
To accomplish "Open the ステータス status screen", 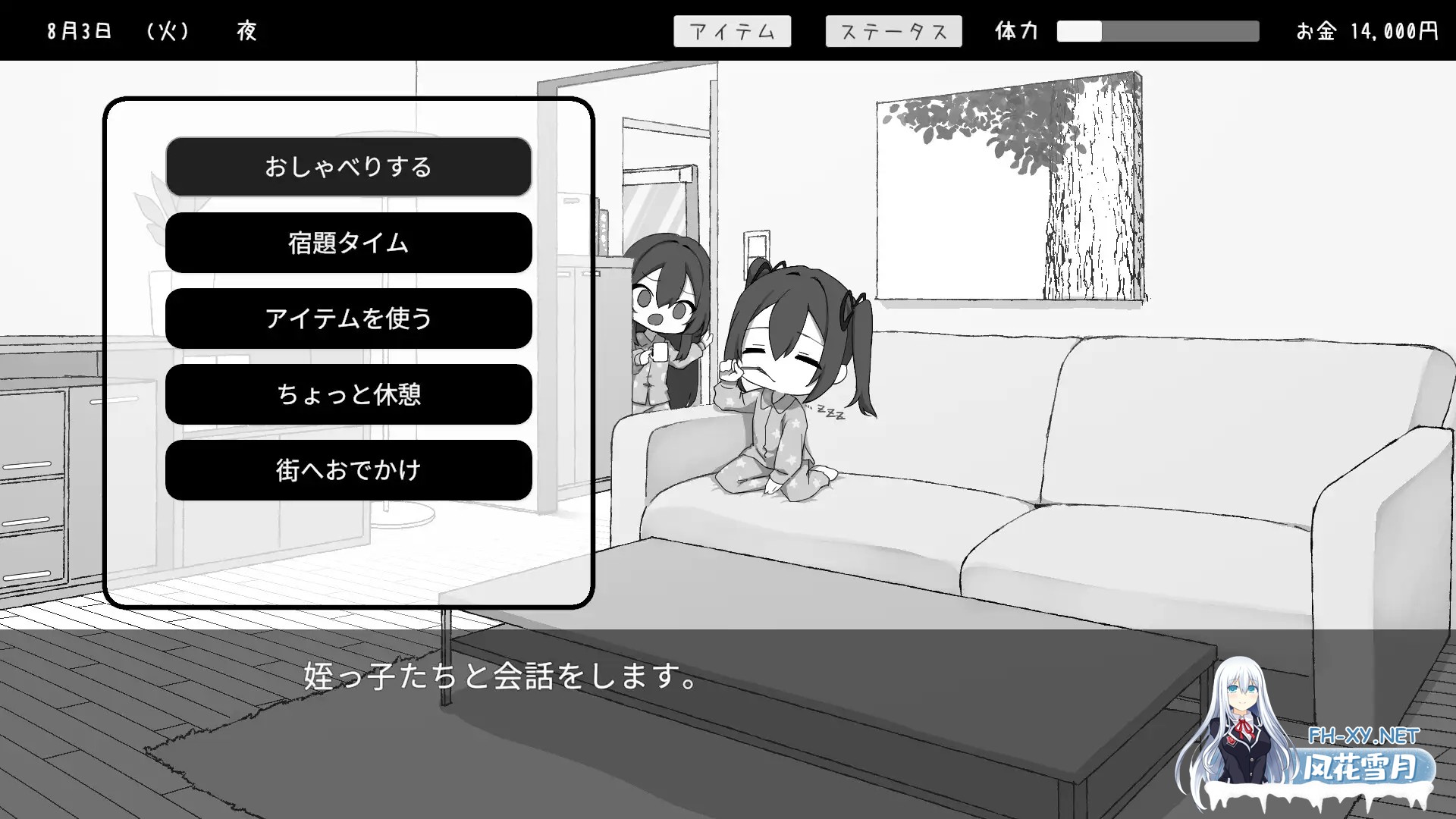I will 893,31.
